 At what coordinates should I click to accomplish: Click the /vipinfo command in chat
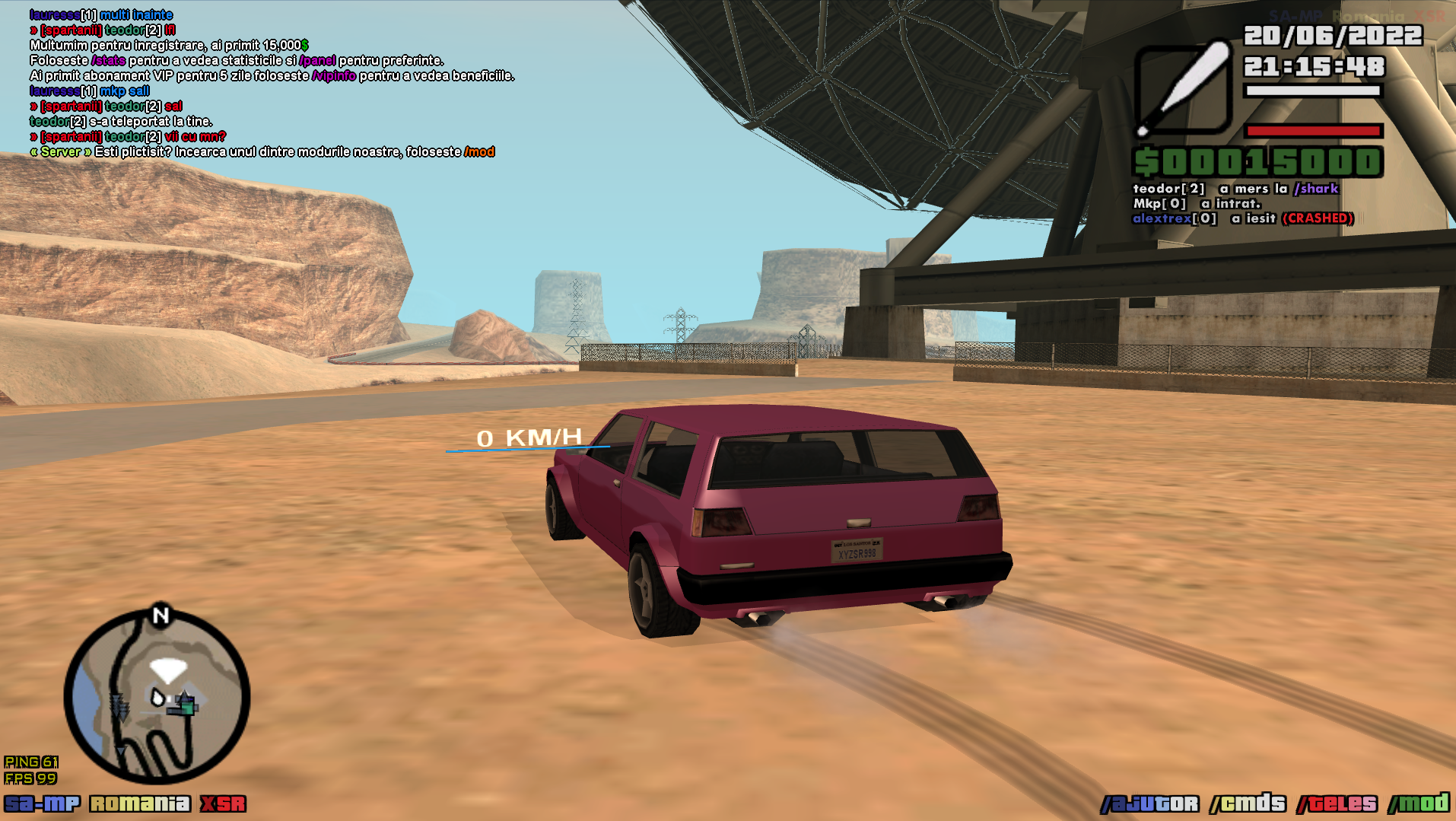(x=334, y=76)
